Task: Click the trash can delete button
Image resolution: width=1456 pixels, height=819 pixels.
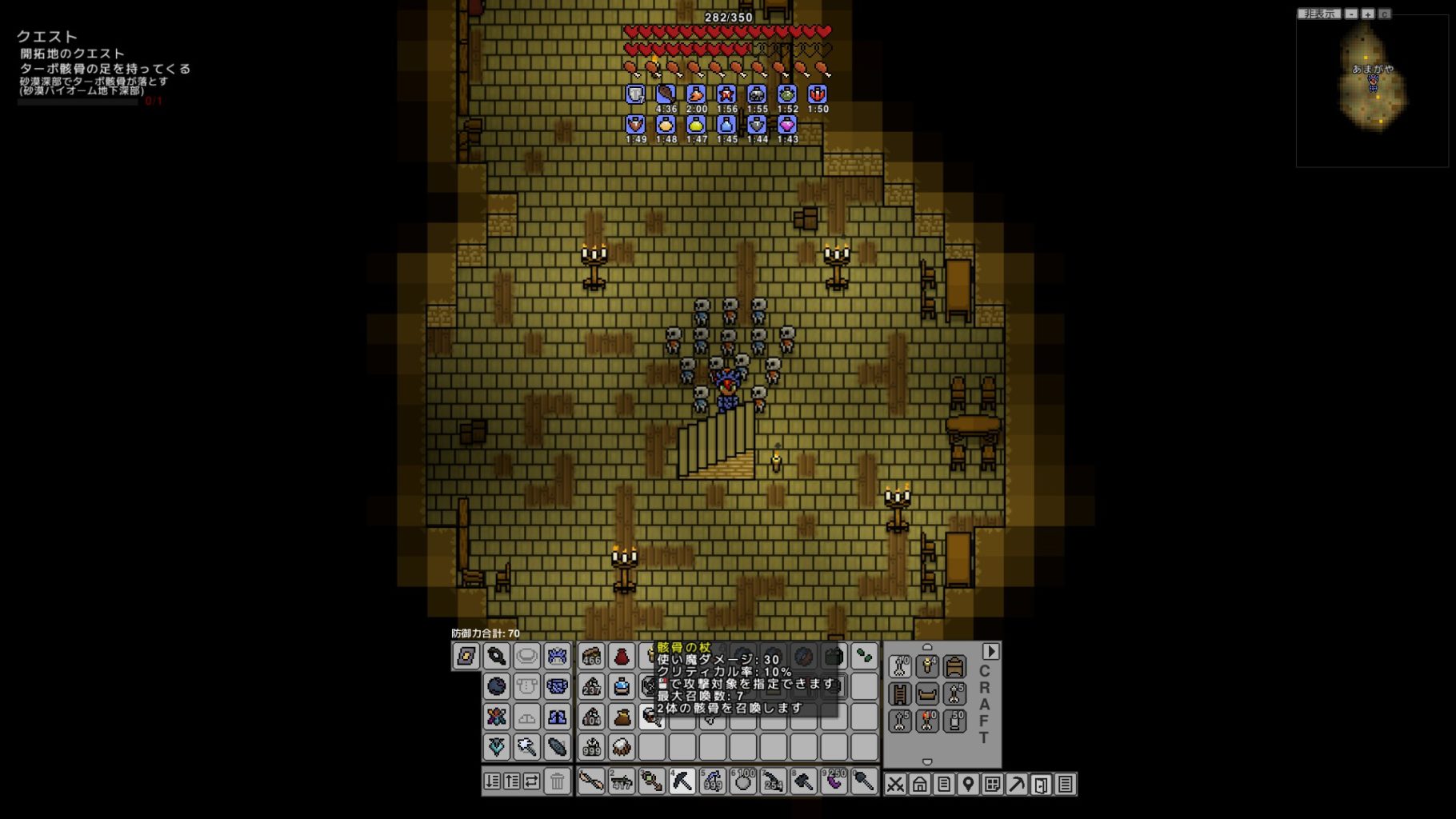Action: coord(558,781)
